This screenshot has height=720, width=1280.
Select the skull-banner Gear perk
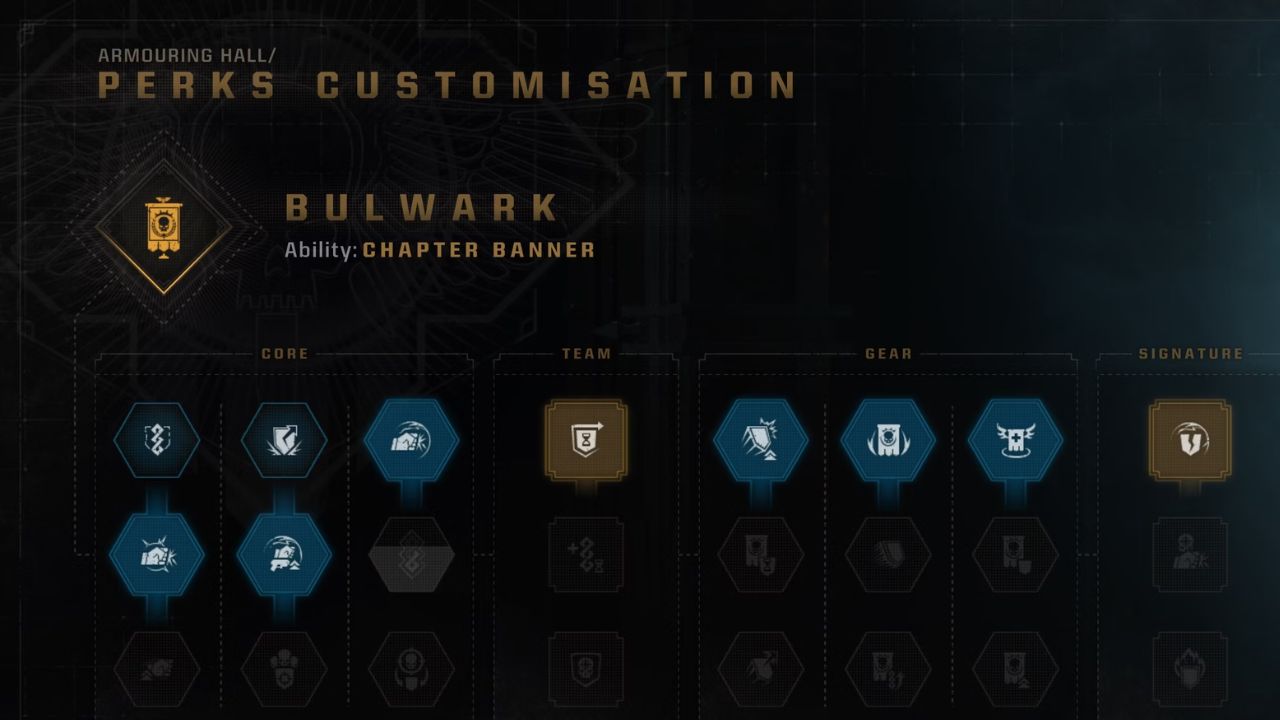click(891, 441)
